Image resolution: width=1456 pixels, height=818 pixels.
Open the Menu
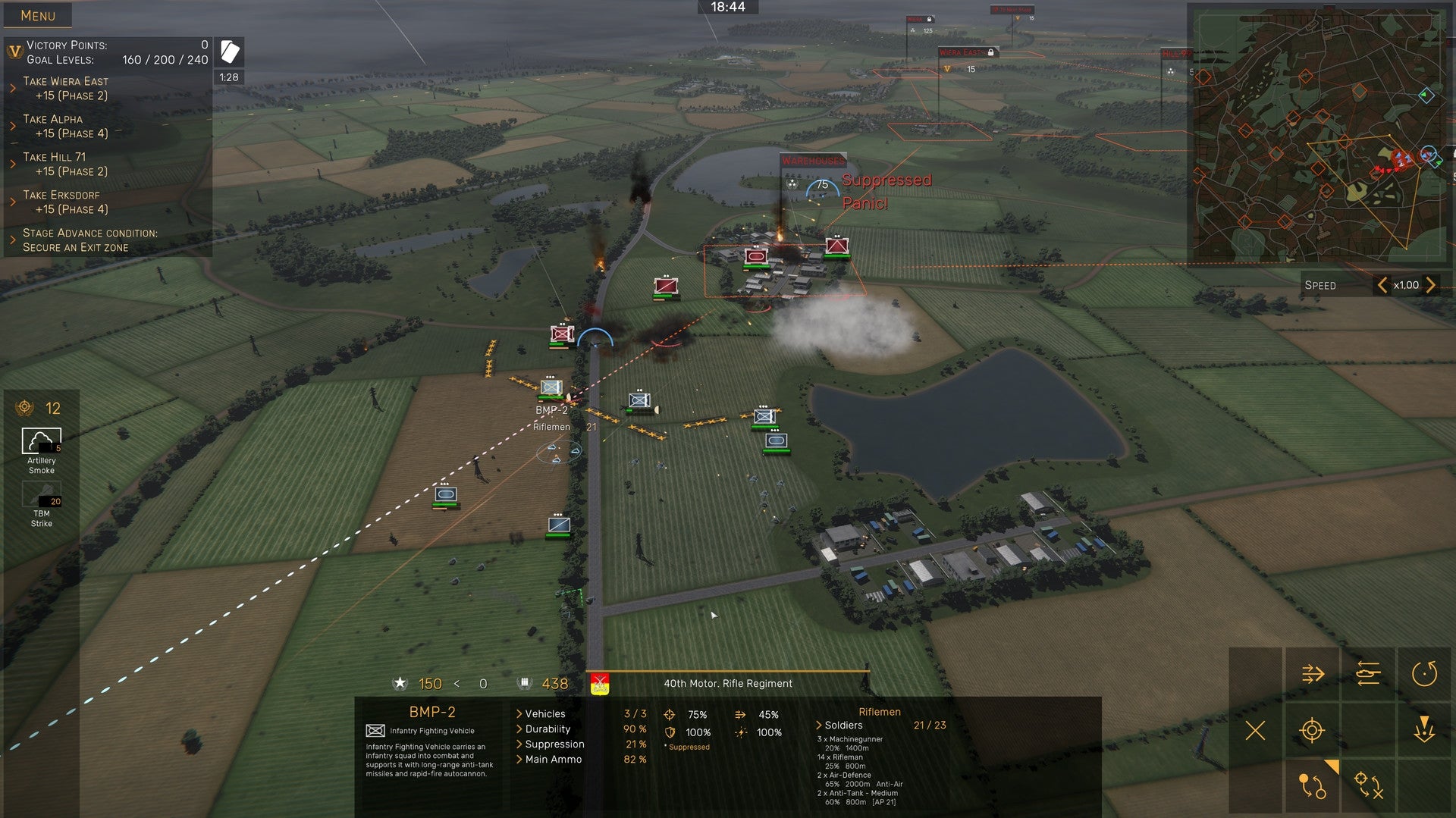(37, 15)
